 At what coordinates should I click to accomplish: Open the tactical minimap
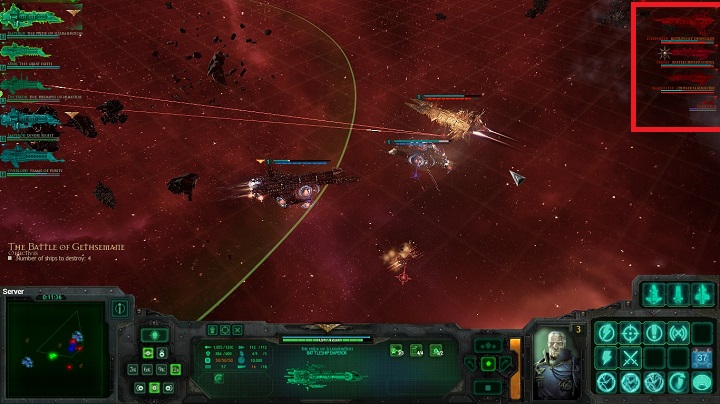pyautogui.click(x=56, y=350)
